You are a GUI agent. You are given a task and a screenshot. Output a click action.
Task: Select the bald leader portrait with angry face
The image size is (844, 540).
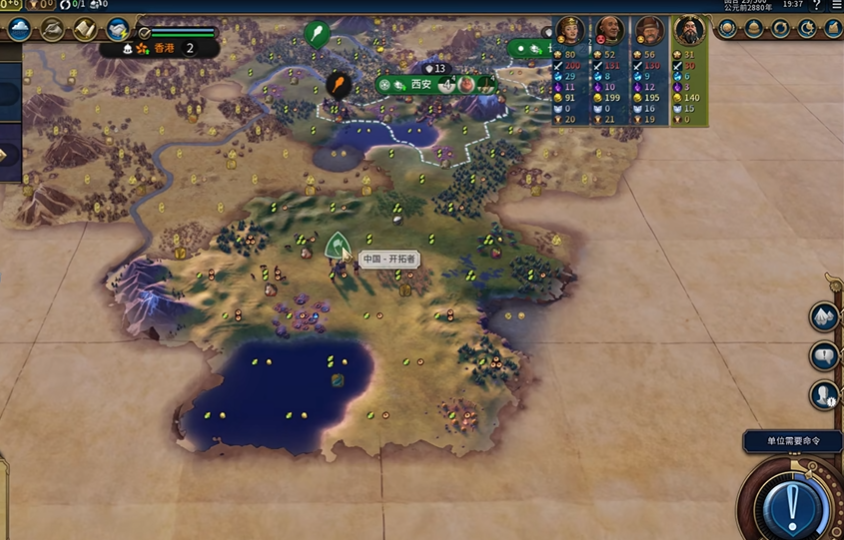[x=609, y=30]
